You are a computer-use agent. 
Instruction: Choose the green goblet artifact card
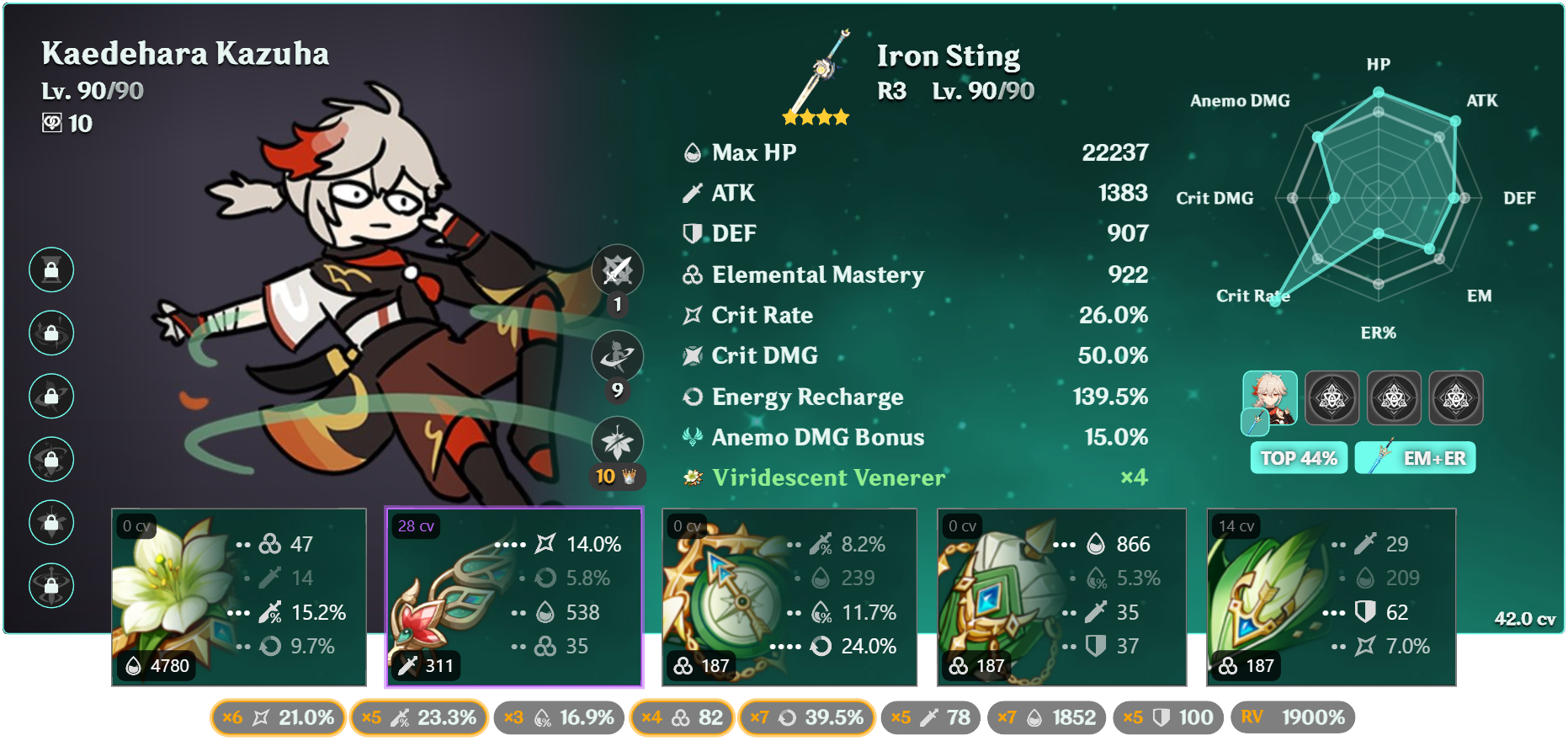click(1061, 597)
